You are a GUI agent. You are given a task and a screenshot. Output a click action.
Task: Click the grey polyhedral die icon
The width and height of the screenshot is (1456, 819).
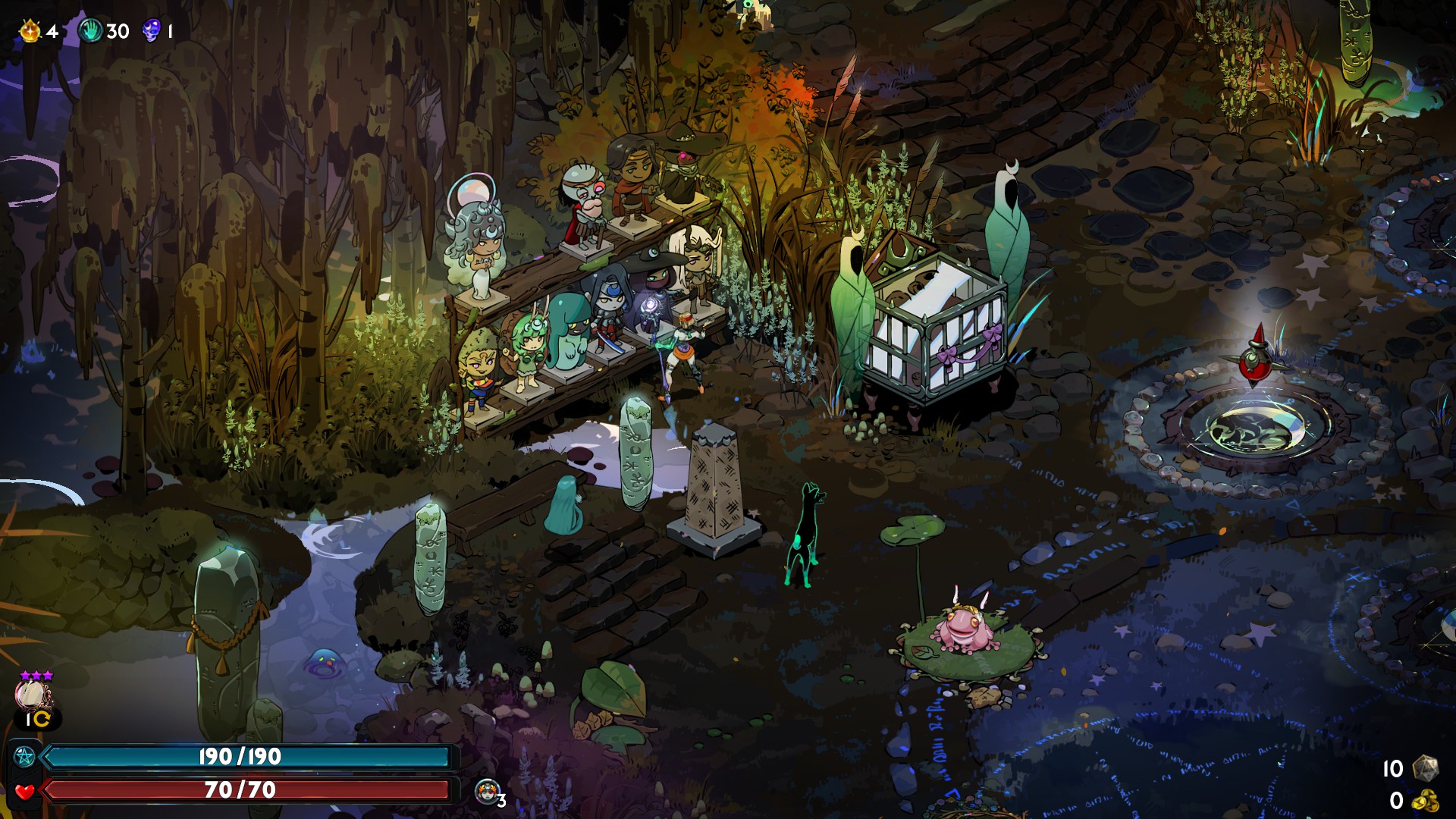[1425, 768]
